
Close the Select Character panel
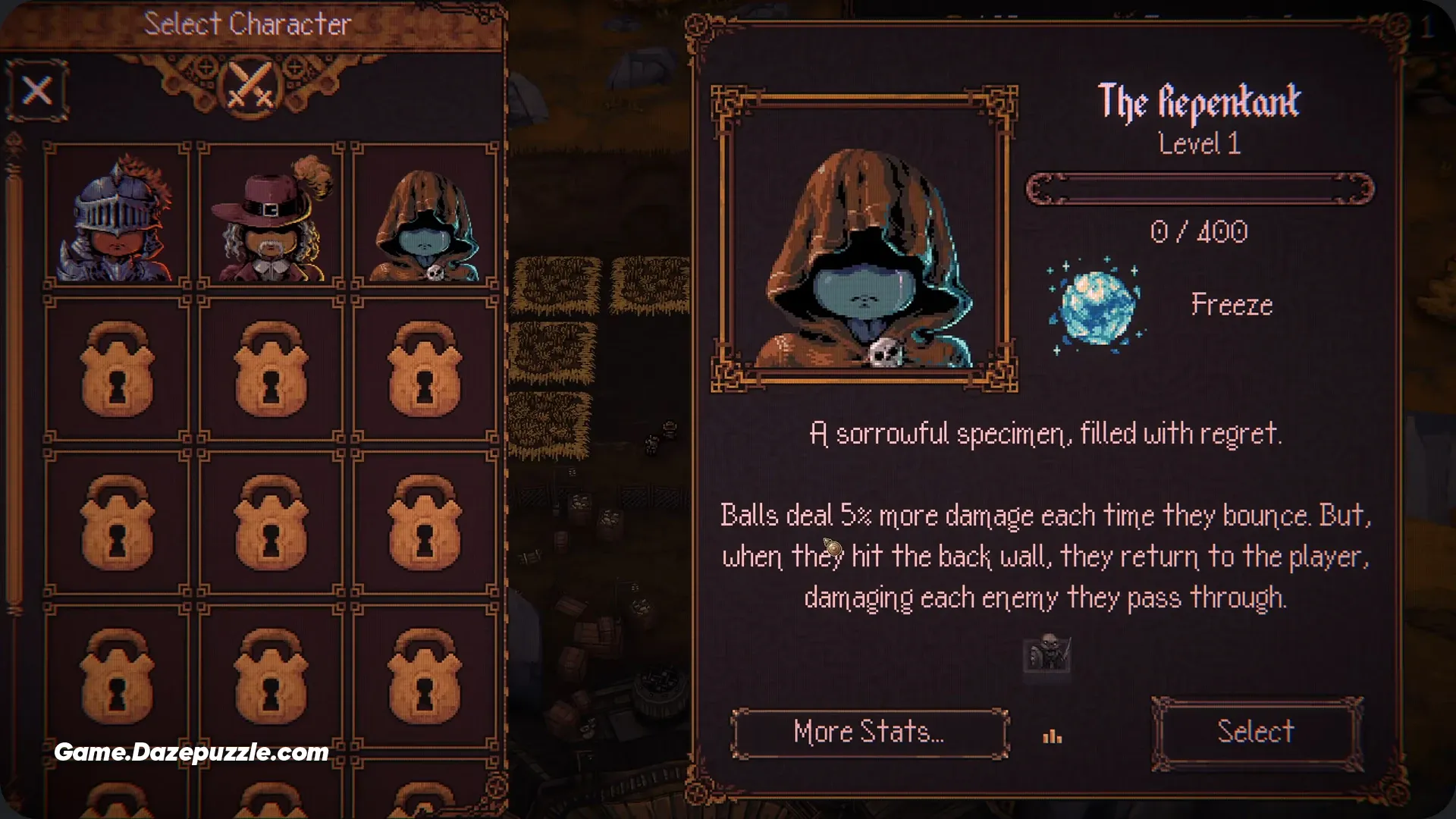(37, 91)
